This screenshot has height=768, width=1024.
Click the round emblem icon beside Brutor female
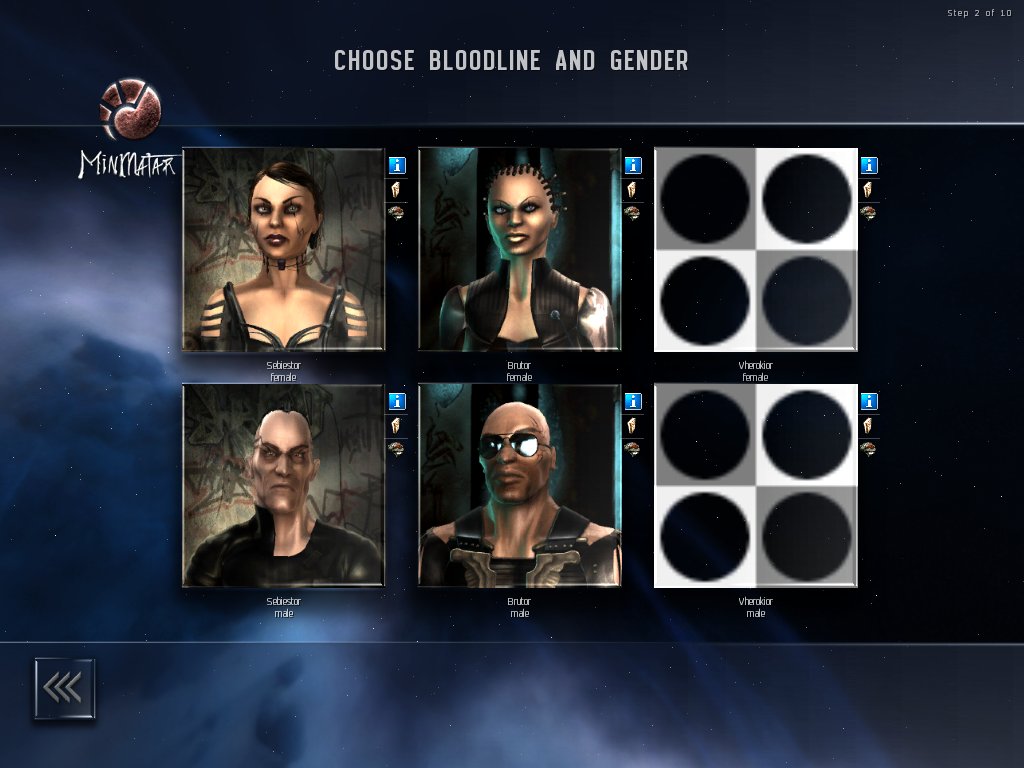pos(633,212)
